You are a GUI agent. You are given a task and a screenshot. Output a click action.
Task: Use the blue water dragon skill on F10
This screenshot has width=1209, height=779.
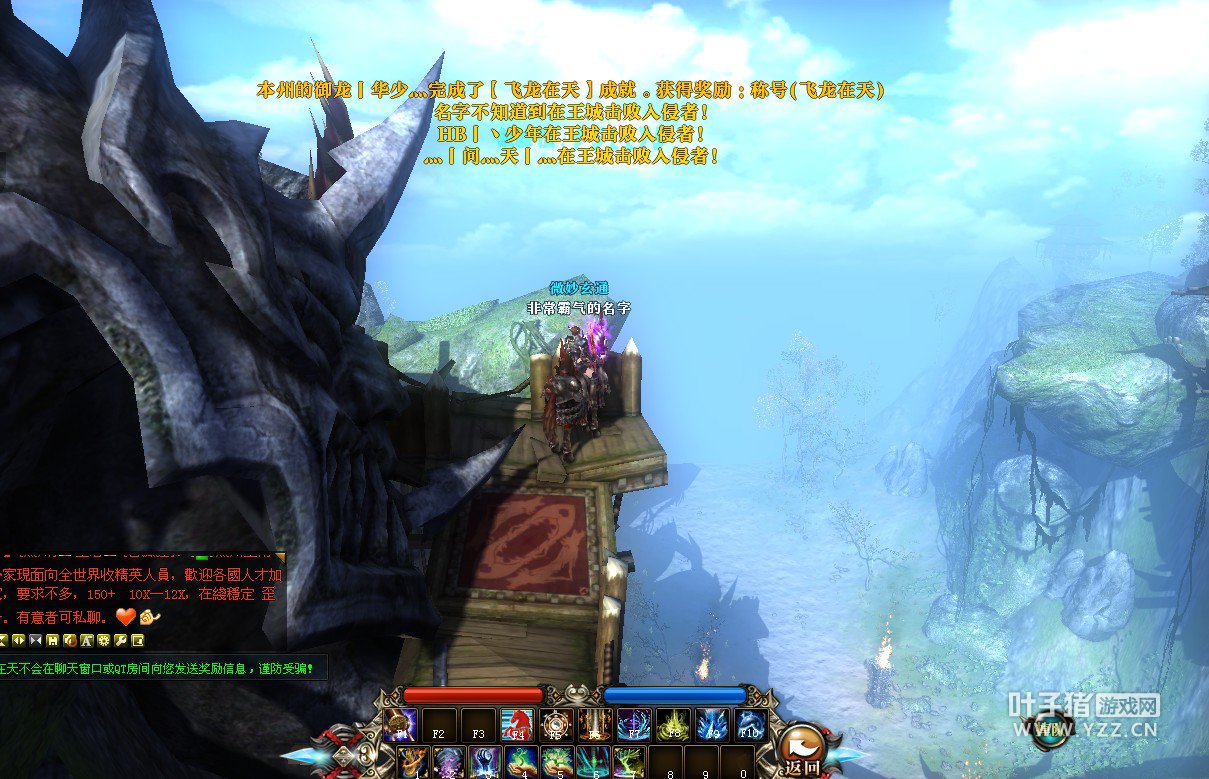(x=751, y=724)
